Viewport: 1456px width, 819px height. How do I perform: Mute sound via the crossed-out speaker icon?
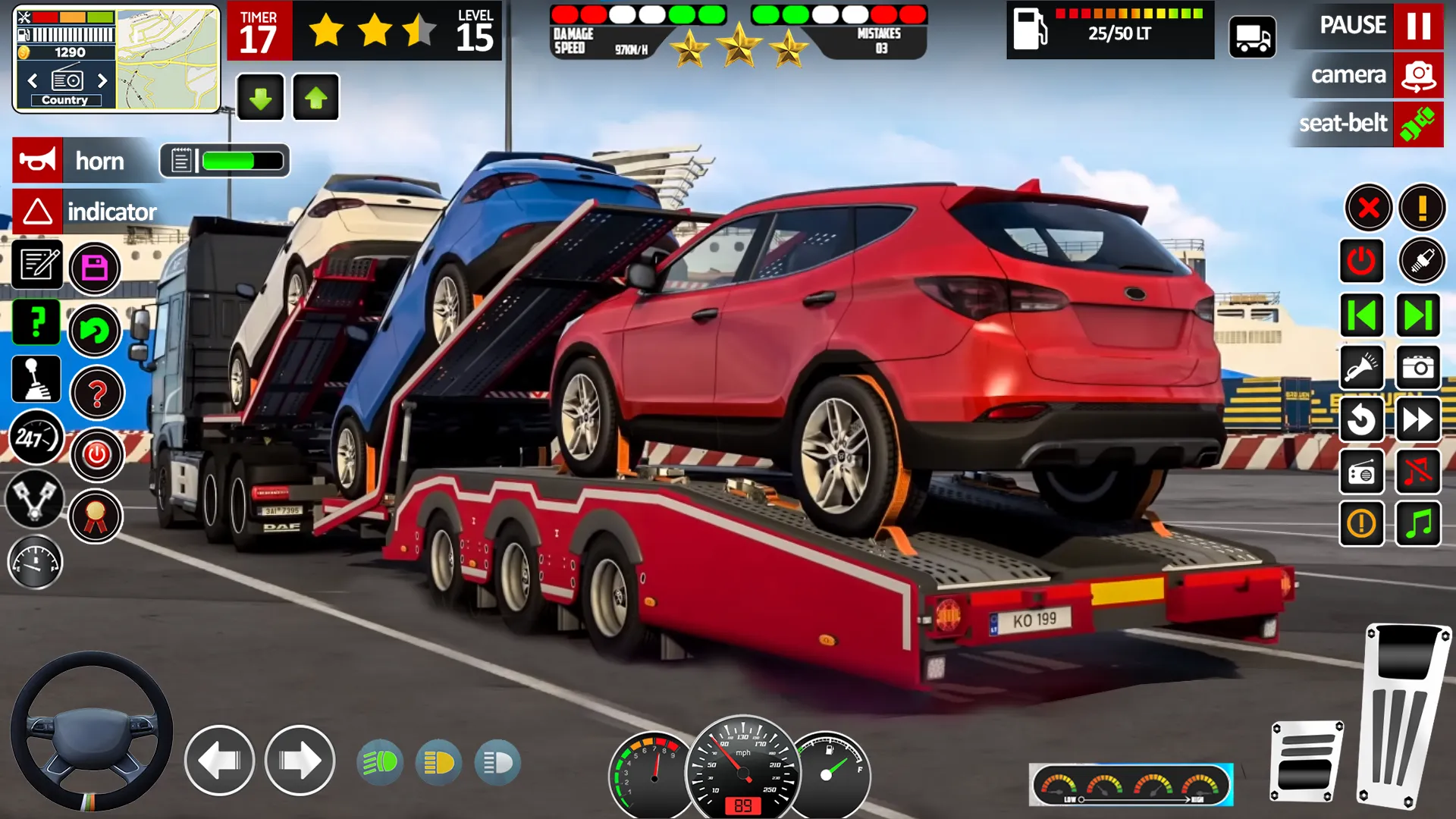click(x=1419, y=472)
